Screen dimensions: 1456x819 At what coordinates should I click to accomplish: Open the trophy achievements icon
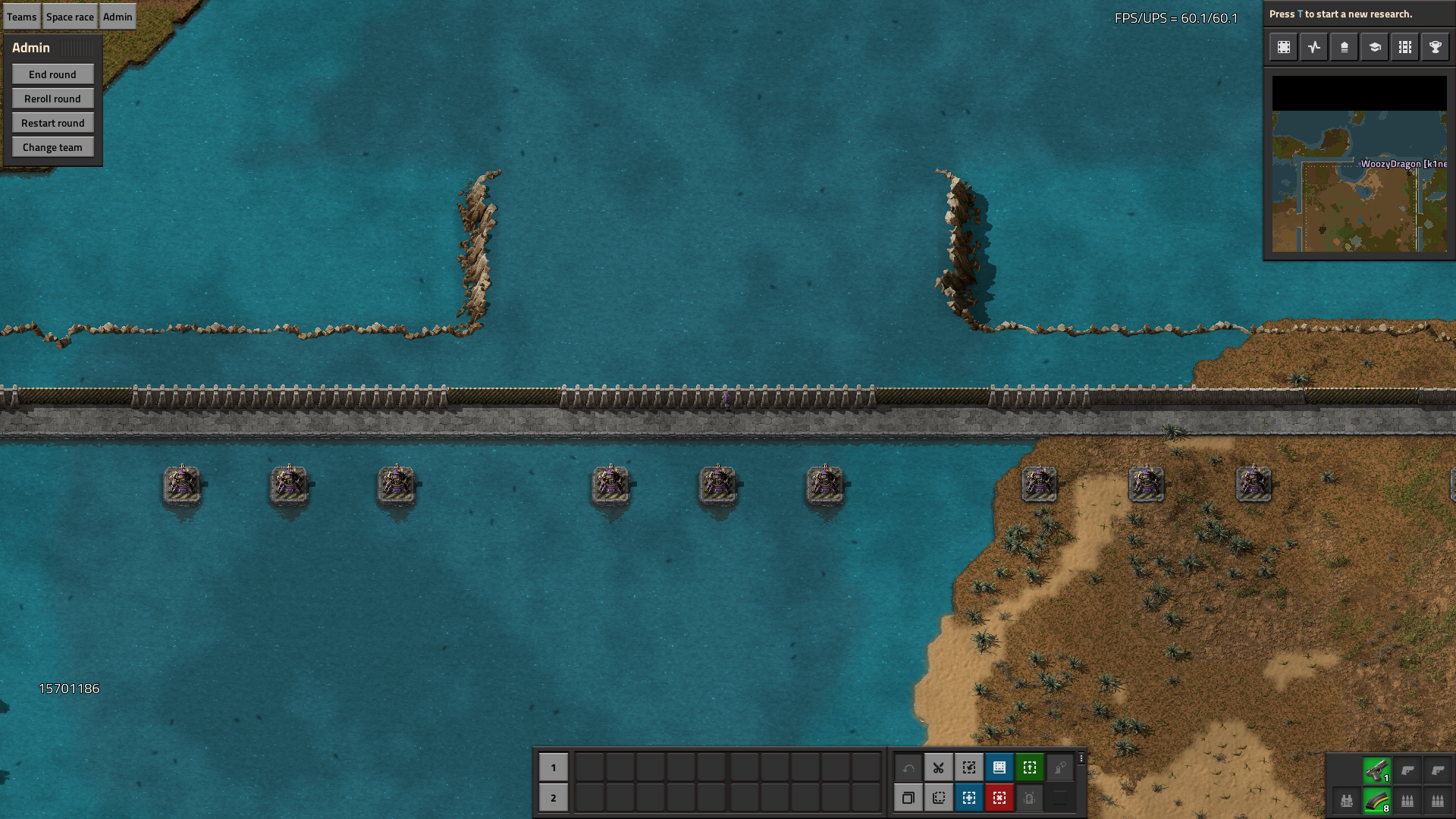[x=1435, y=47]
